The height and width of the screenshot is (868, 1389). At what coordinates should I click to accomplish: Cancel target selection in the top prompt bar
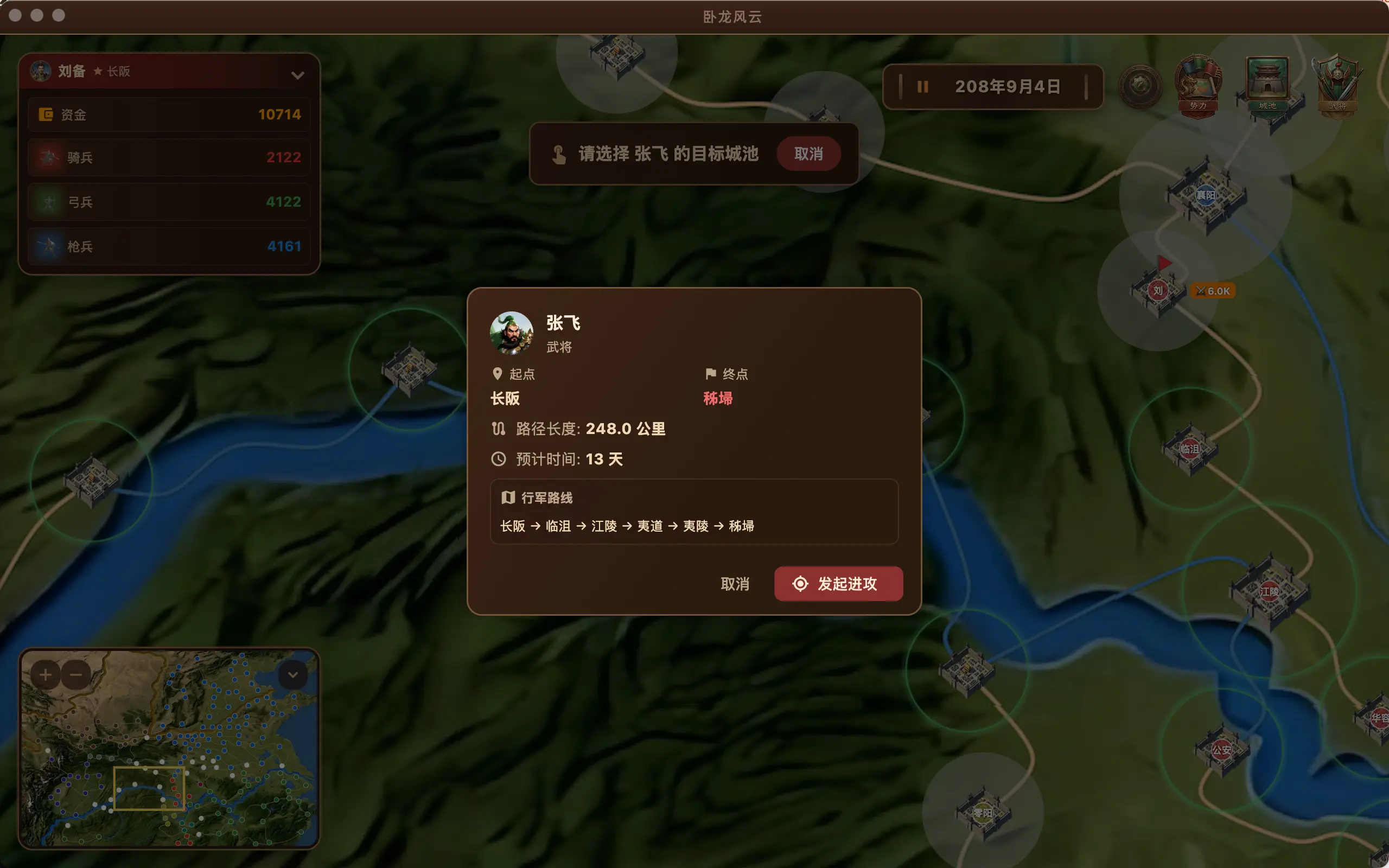point(809,154)
